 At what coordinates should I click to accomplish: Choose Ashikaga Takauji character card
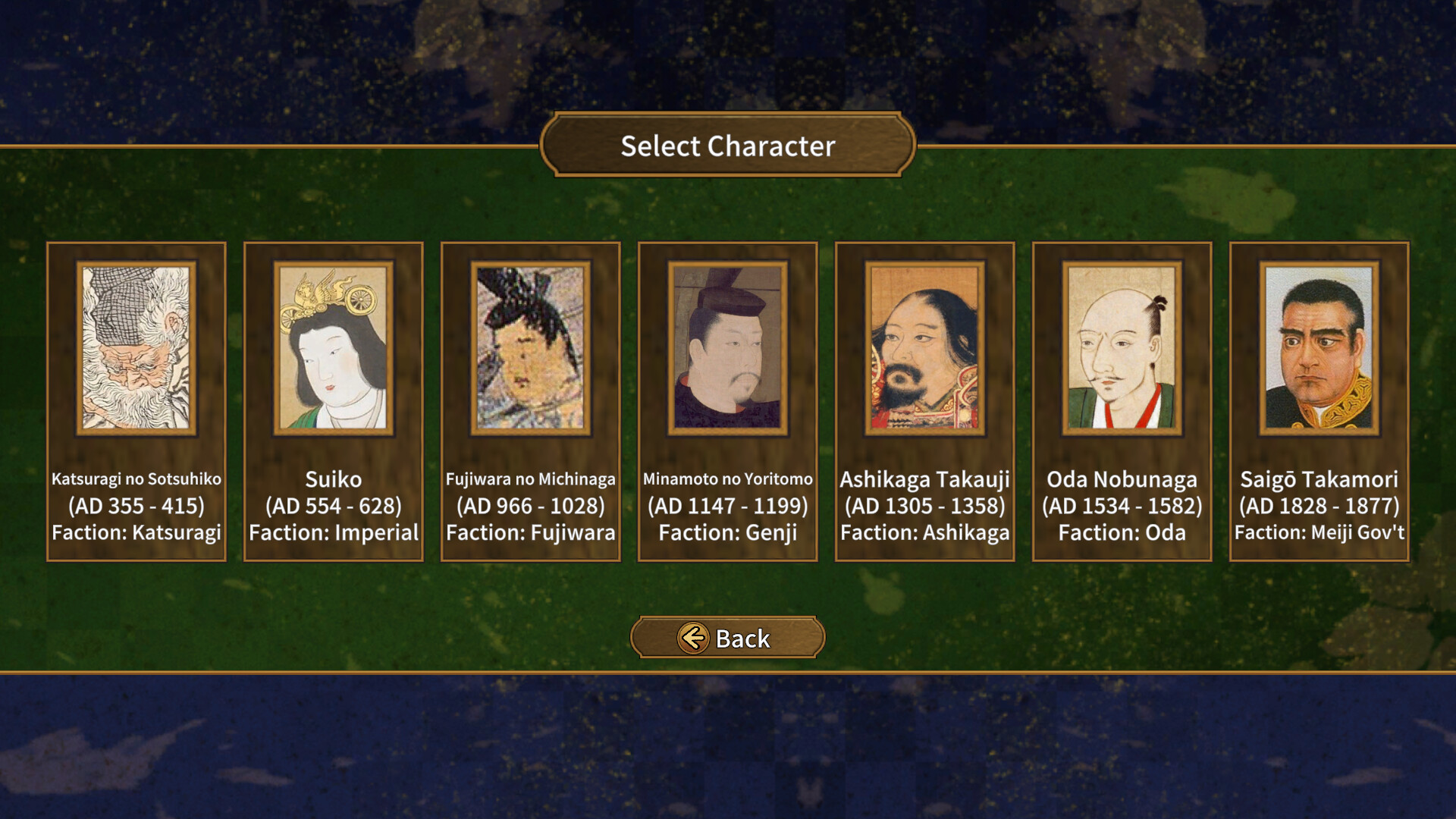[x=925, y=402]
